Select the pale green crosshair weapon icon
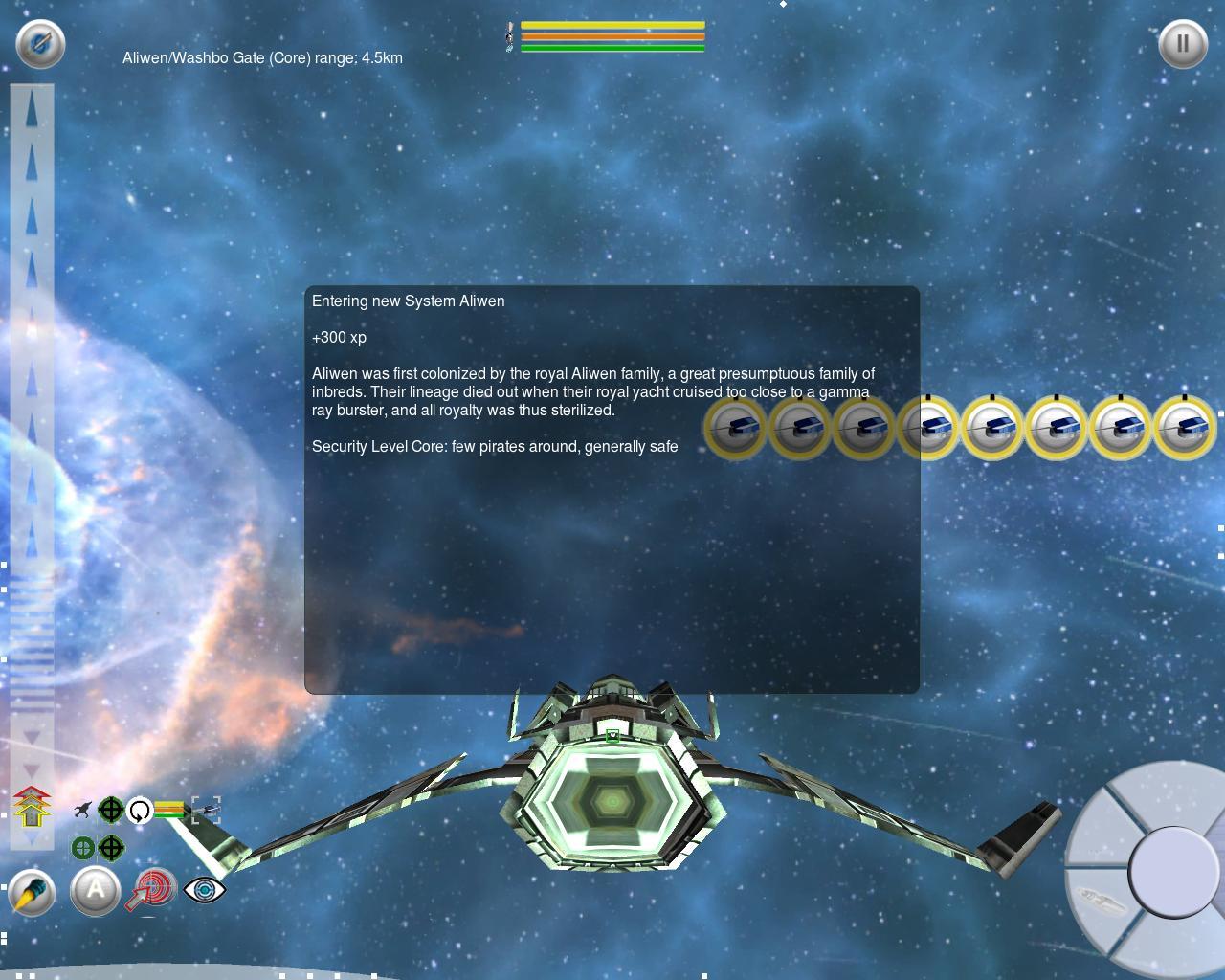Viewport: 1225px width, 980px height. (x=83, y=848)
